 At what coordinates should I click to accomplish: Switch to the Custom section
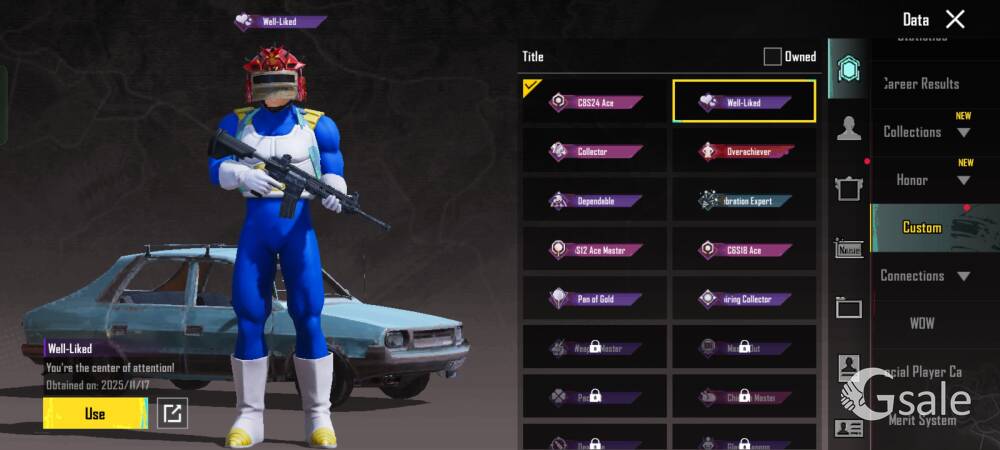tap(922, 228)
